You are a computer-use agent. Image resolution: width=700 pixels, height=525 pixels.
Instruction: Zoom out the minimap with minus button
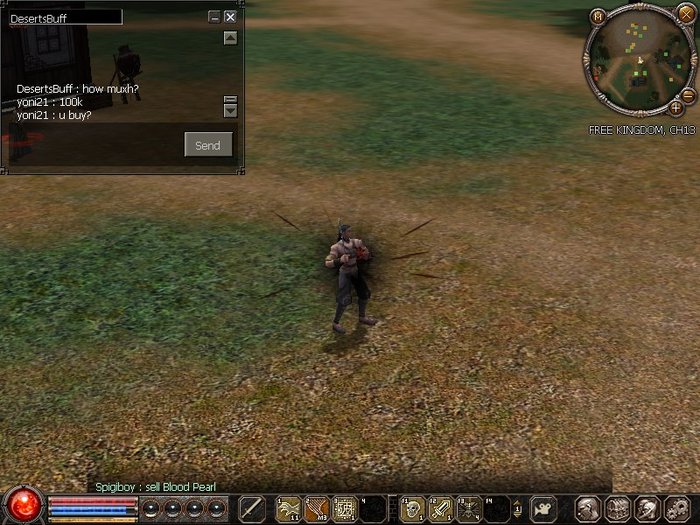tap(690, 95)
